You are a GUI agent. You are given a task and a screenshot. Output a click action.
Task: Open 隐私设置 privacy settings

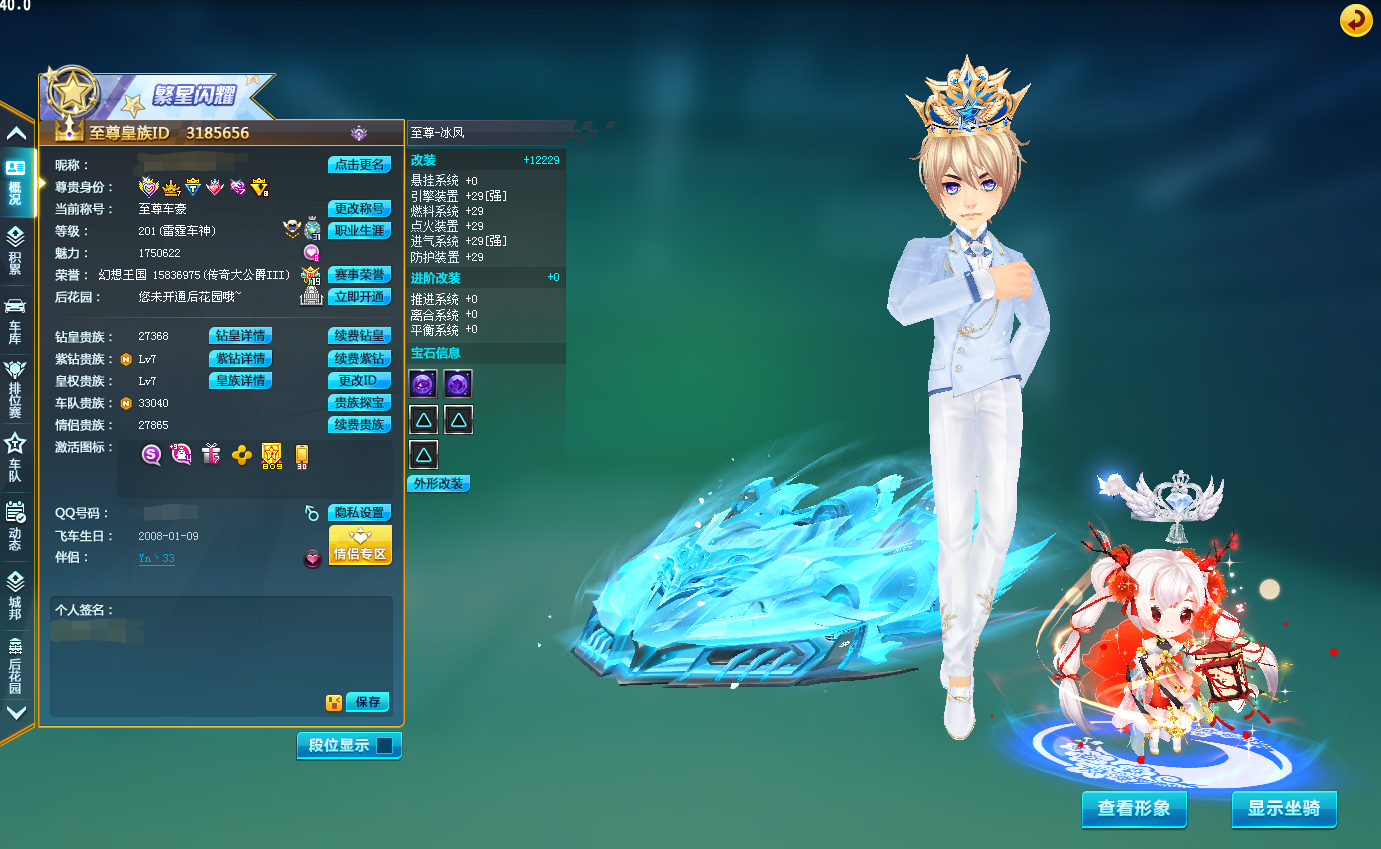359,513
